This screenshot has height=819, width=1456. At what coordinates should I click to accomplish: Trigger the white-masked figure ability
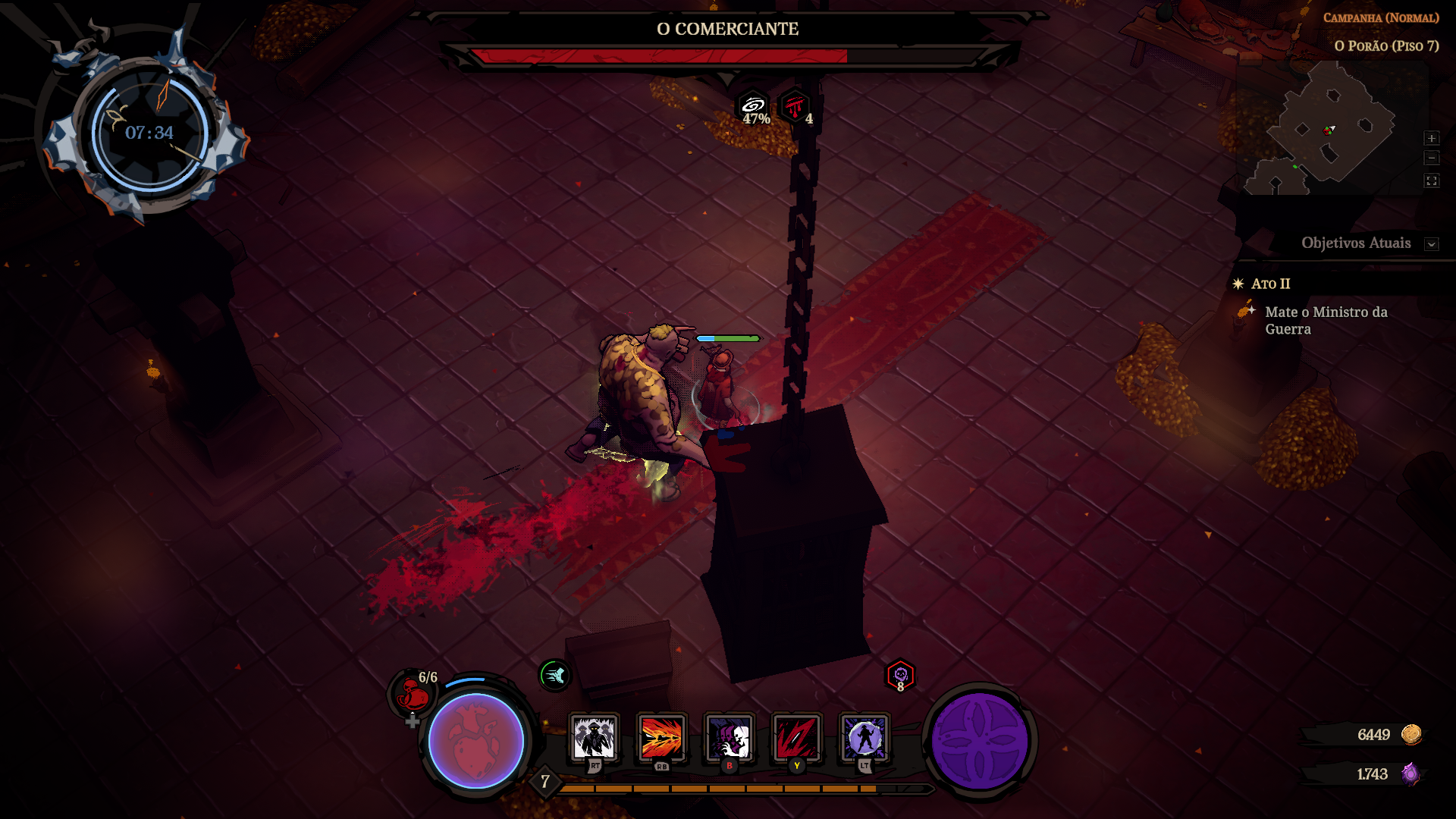click(x=729, y=737)
